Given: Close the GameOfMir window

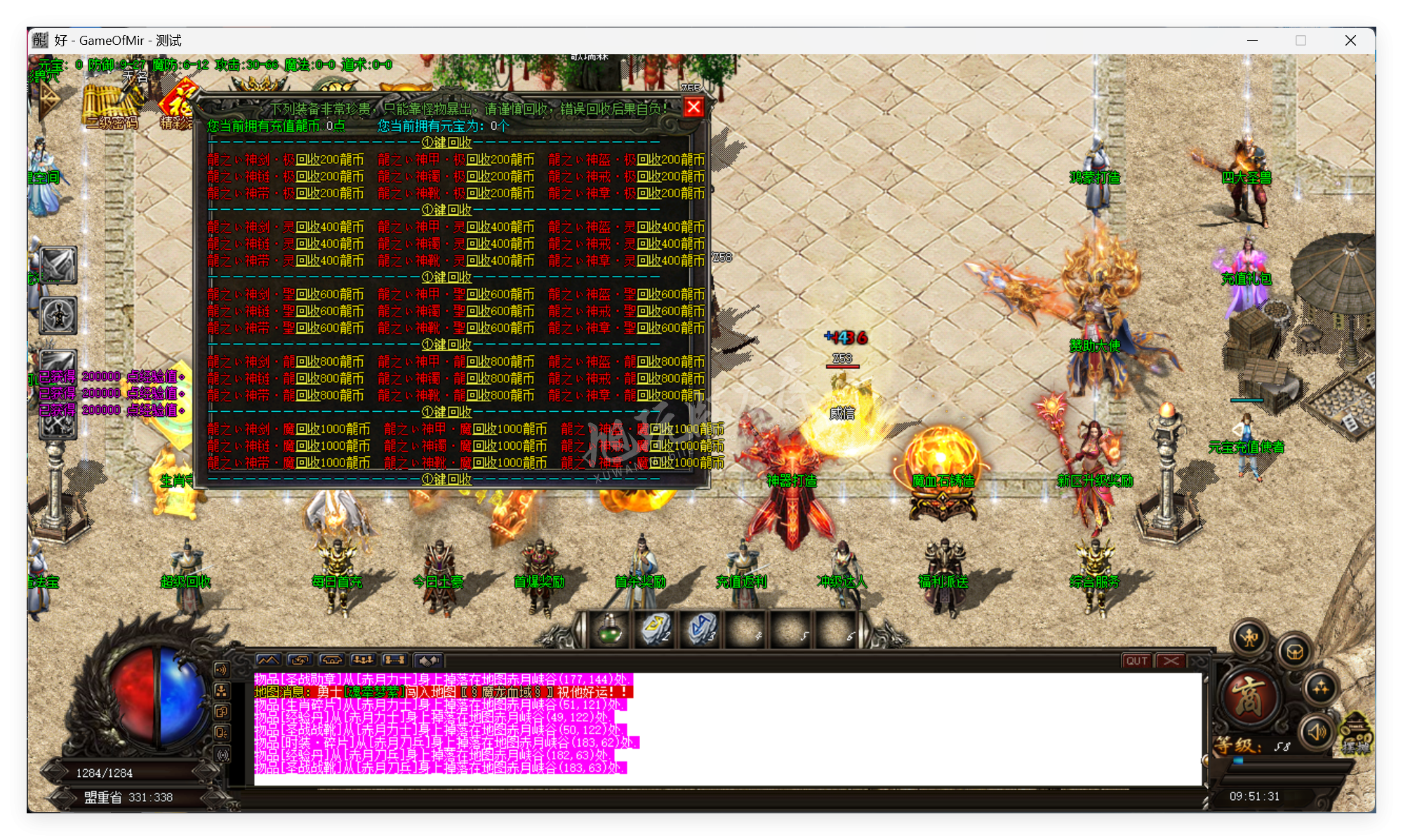Looking at the screenshot, I should (1350, 41).
